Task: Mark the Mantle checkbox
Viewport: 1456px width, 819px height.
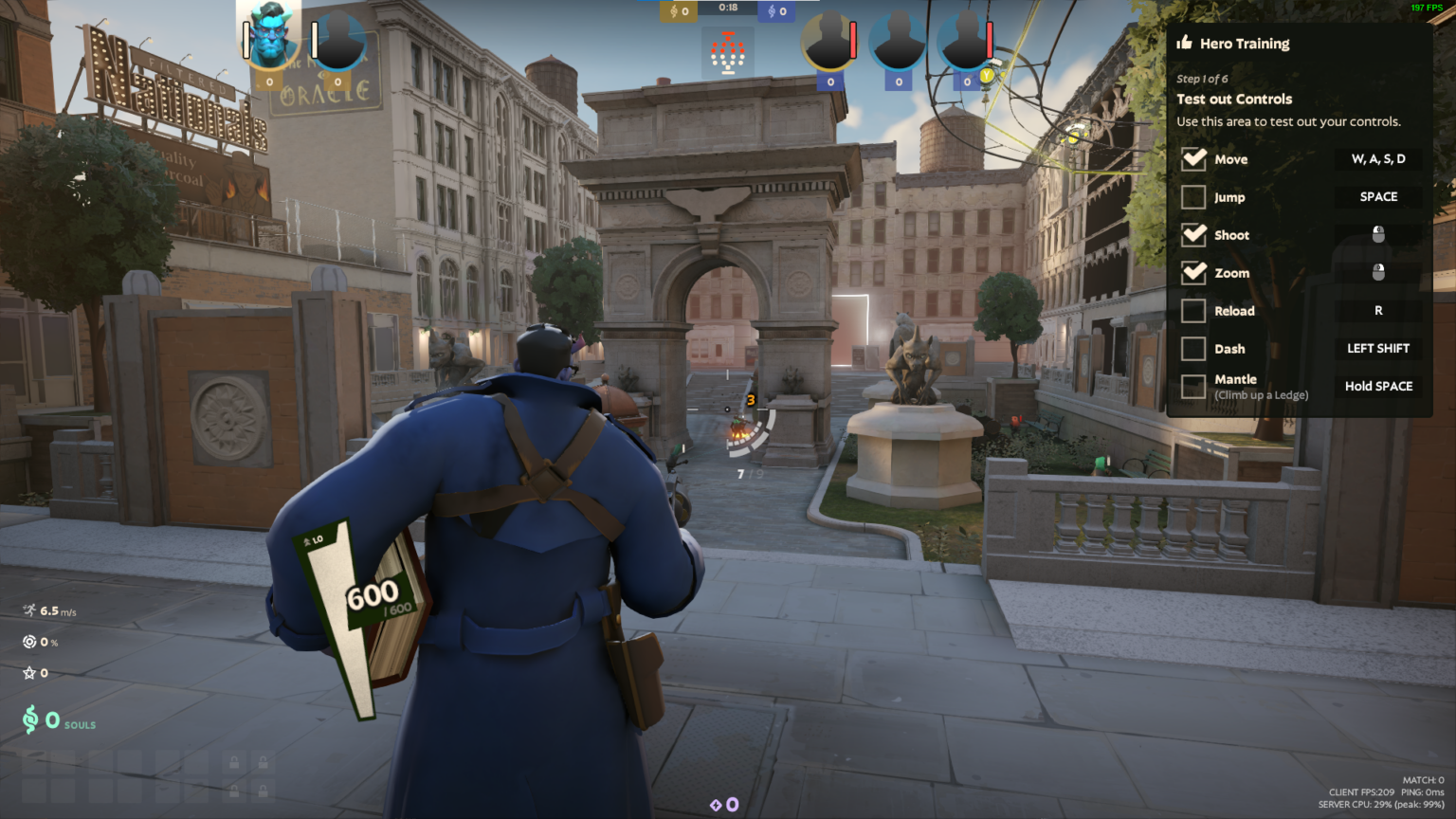Action: click(x=1193, y=387)
